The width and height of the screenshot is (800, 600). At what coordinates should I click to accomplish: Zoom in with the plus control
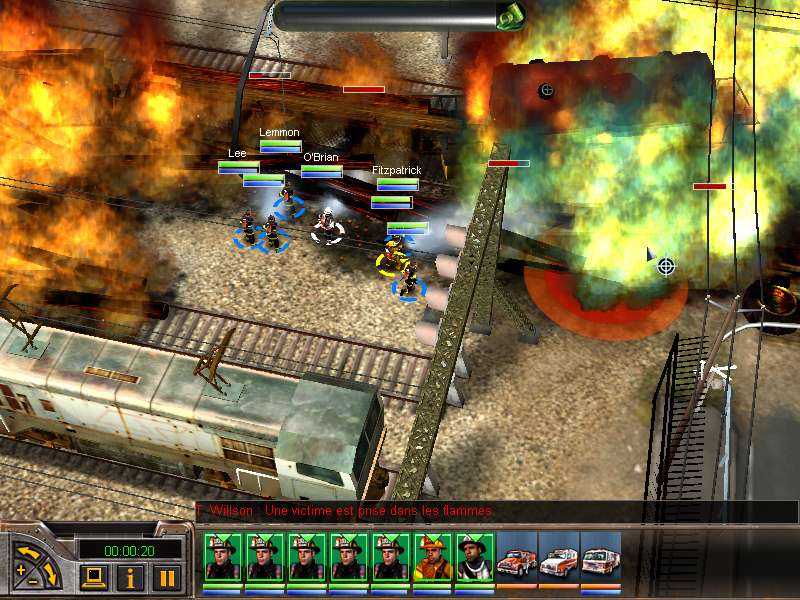point(20,571)
